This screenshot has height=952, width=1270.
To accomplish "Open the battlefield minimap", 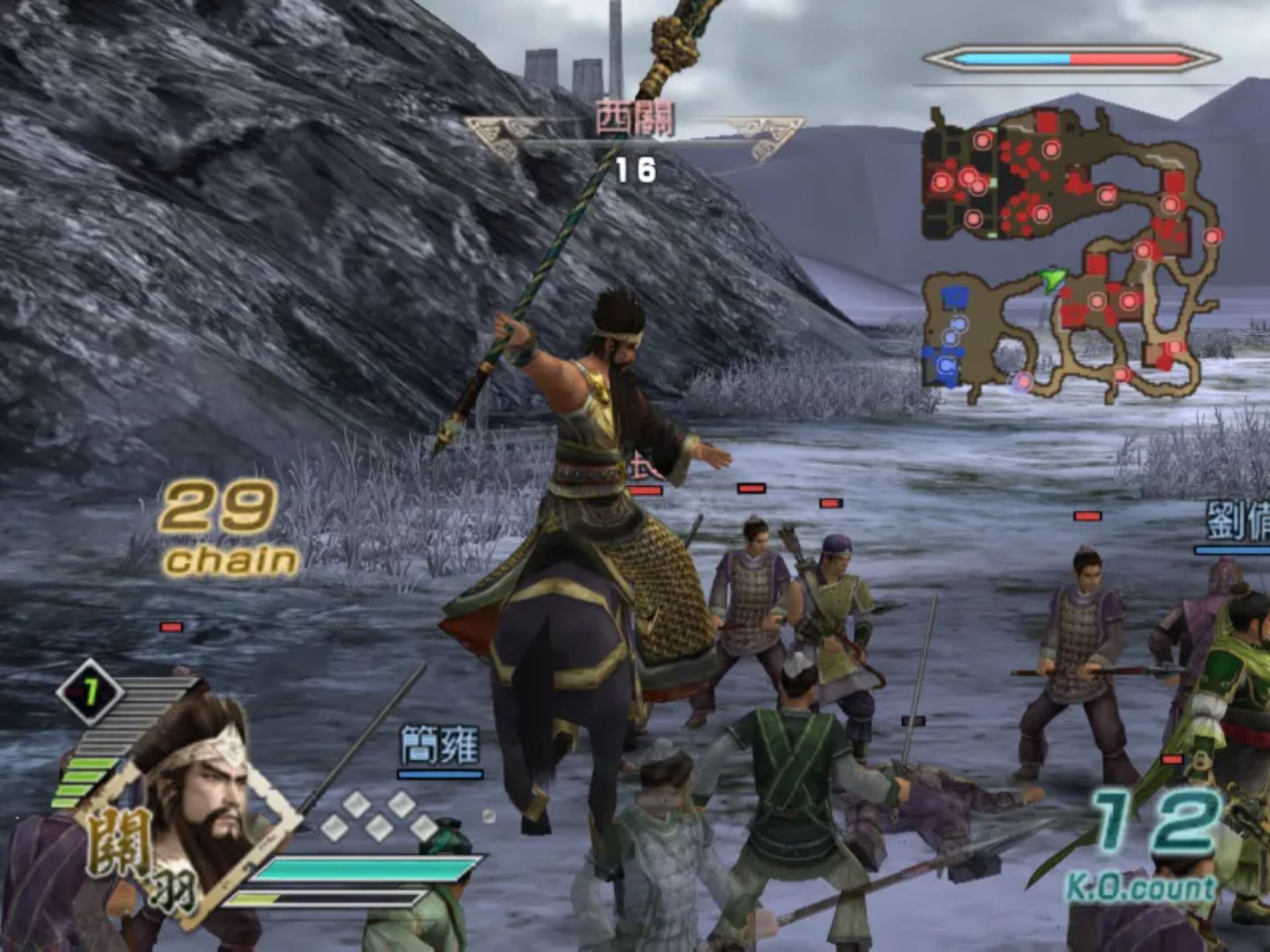I will tap(1070, 255).
